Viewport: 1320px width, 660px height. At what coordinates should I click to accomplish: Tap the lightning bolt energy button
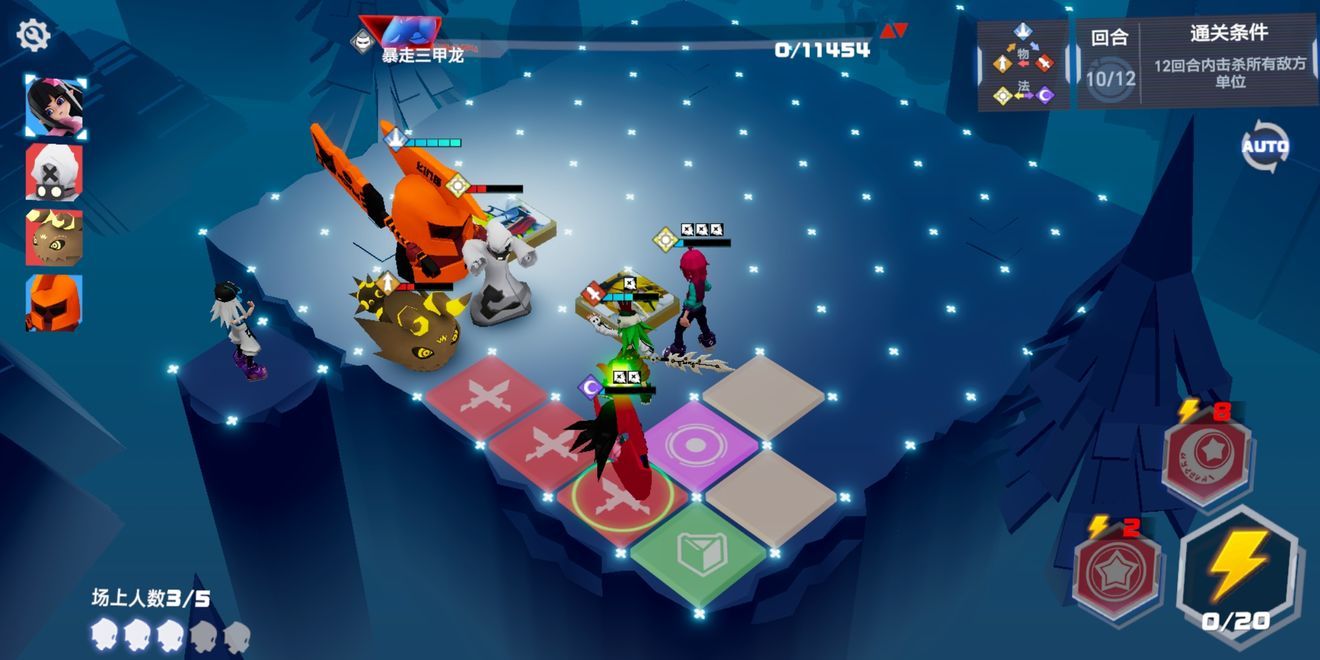pyautogui.click(x=1239, y=571)
